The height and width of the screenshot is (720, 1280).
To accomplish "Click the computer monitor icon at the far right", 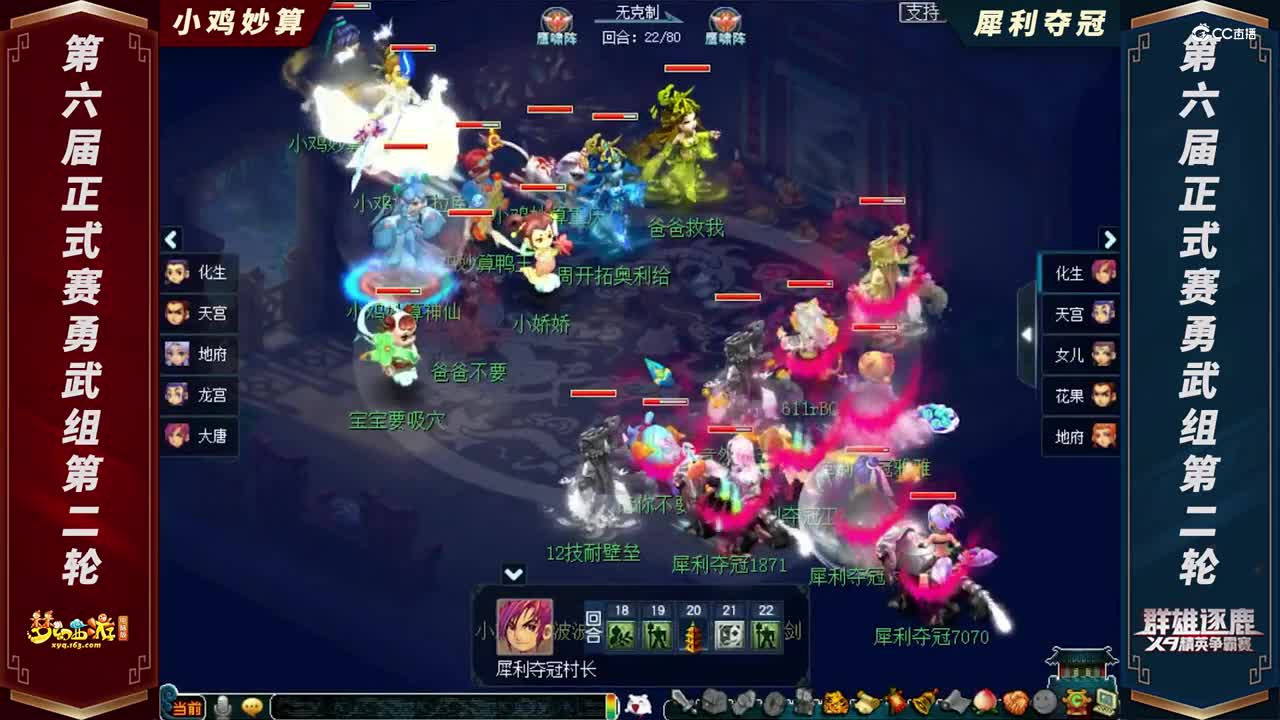I will (x=1105, y=700).
